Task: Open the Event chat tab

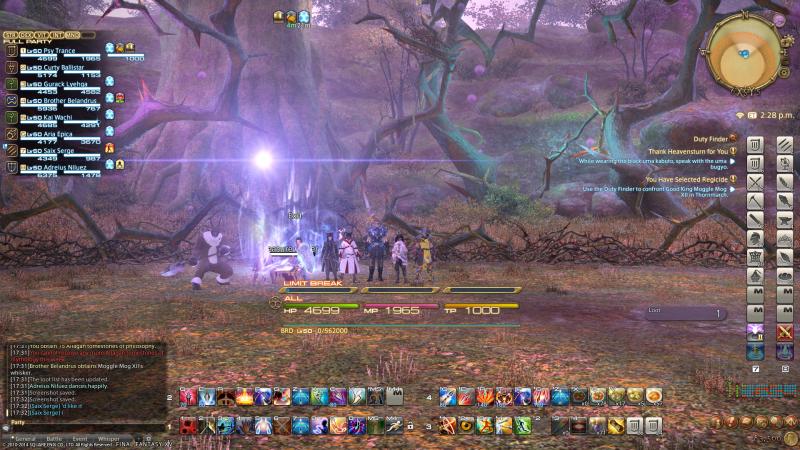Action: pyautogui.click(x=80, y=438)
